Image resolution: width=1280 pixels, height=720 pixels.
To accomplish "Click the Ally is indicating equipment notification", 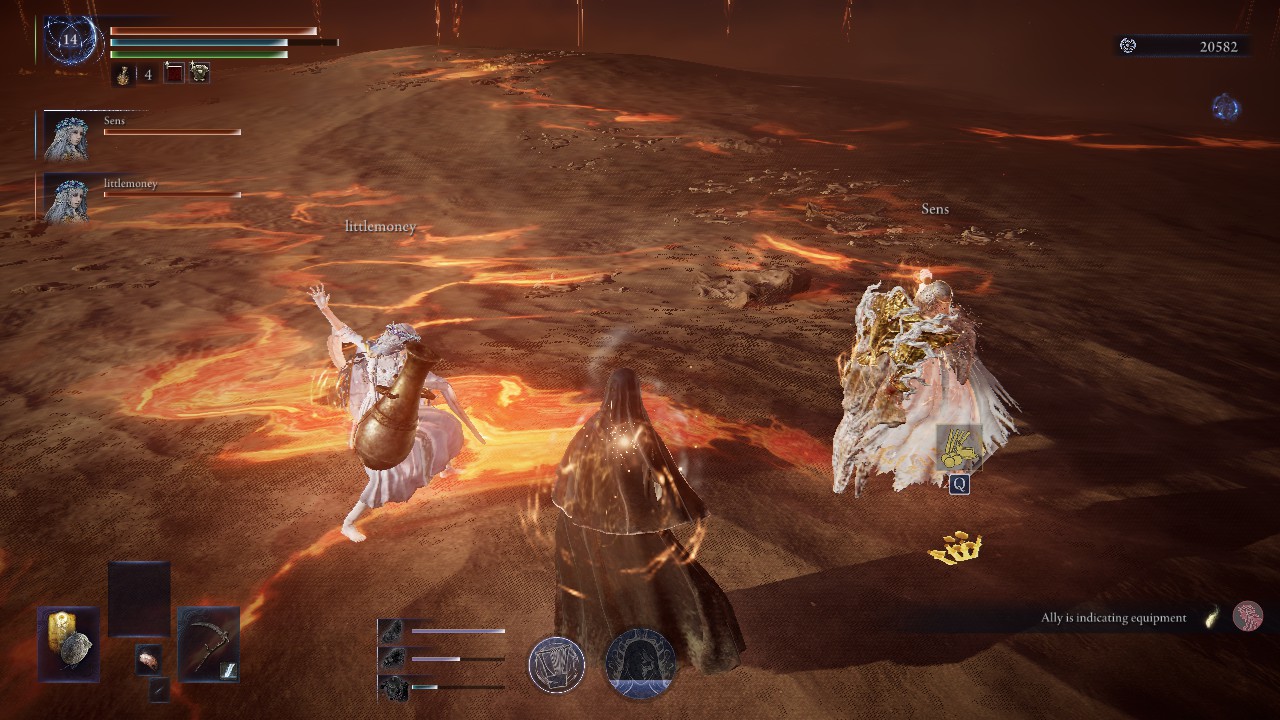I will [x=1113, y=618].
